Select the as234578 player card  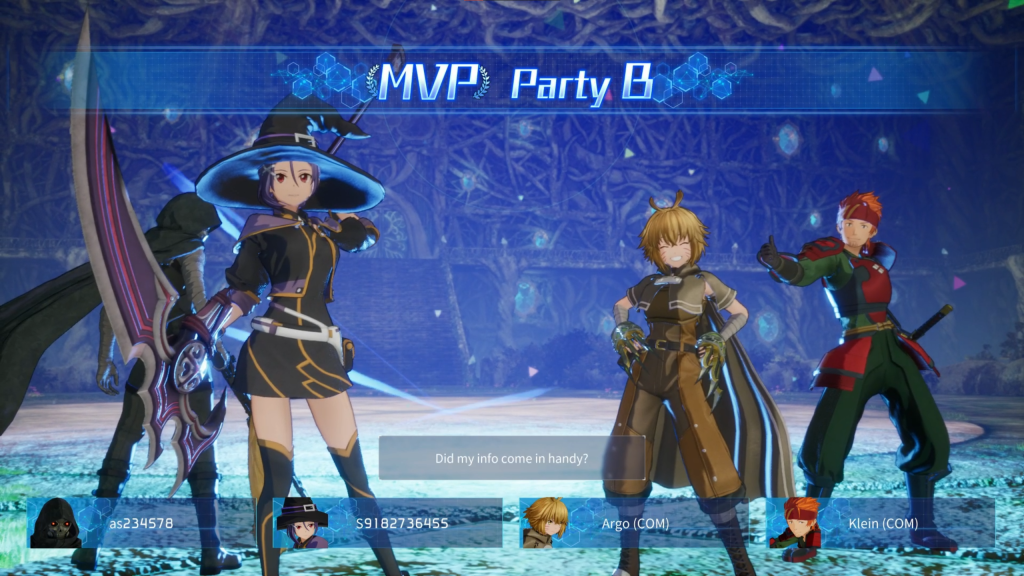(x=140, y=523)
